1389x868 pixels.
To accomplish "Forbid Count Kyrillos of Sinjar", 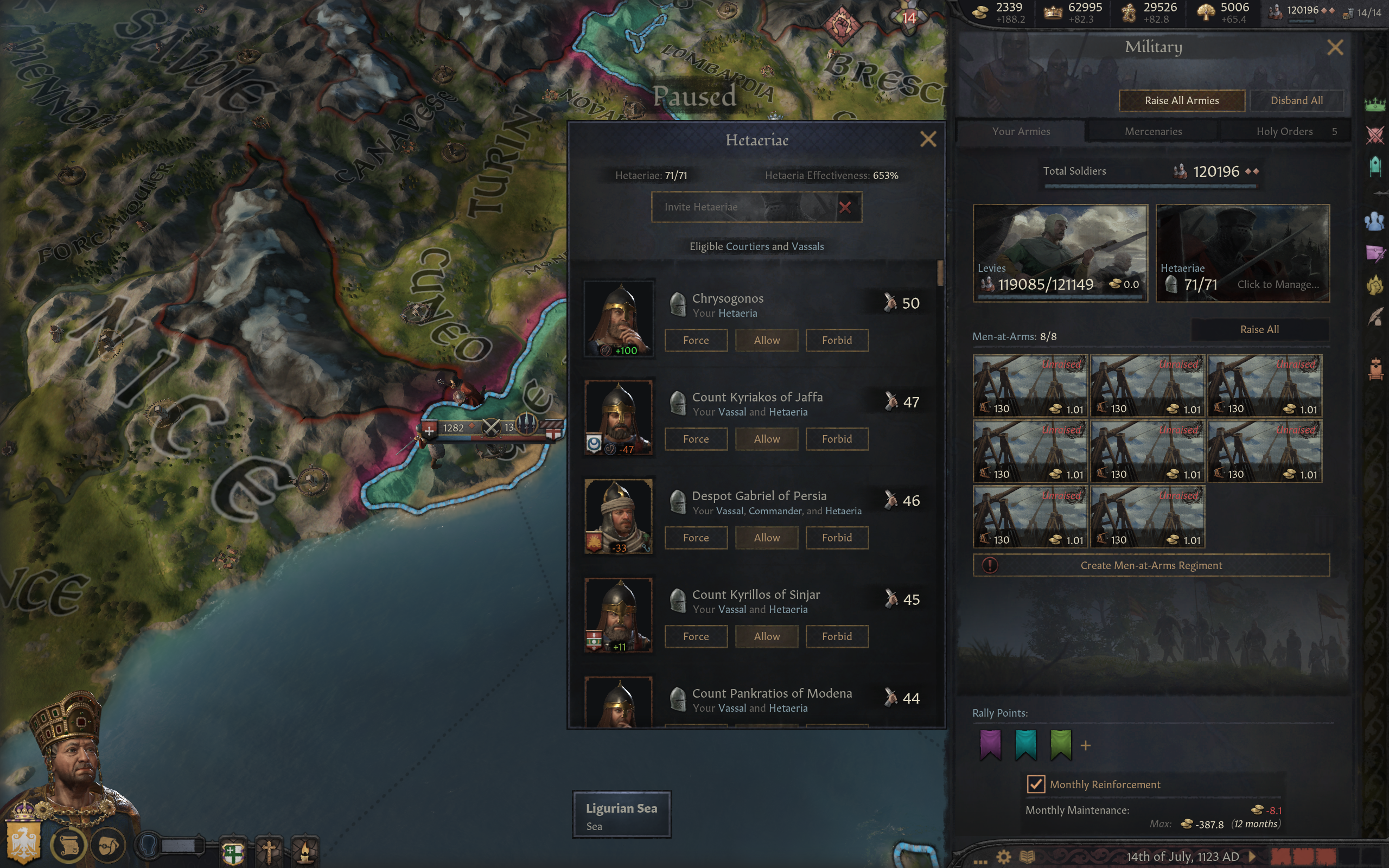I will pyautogui.click(x=836, y=636).
